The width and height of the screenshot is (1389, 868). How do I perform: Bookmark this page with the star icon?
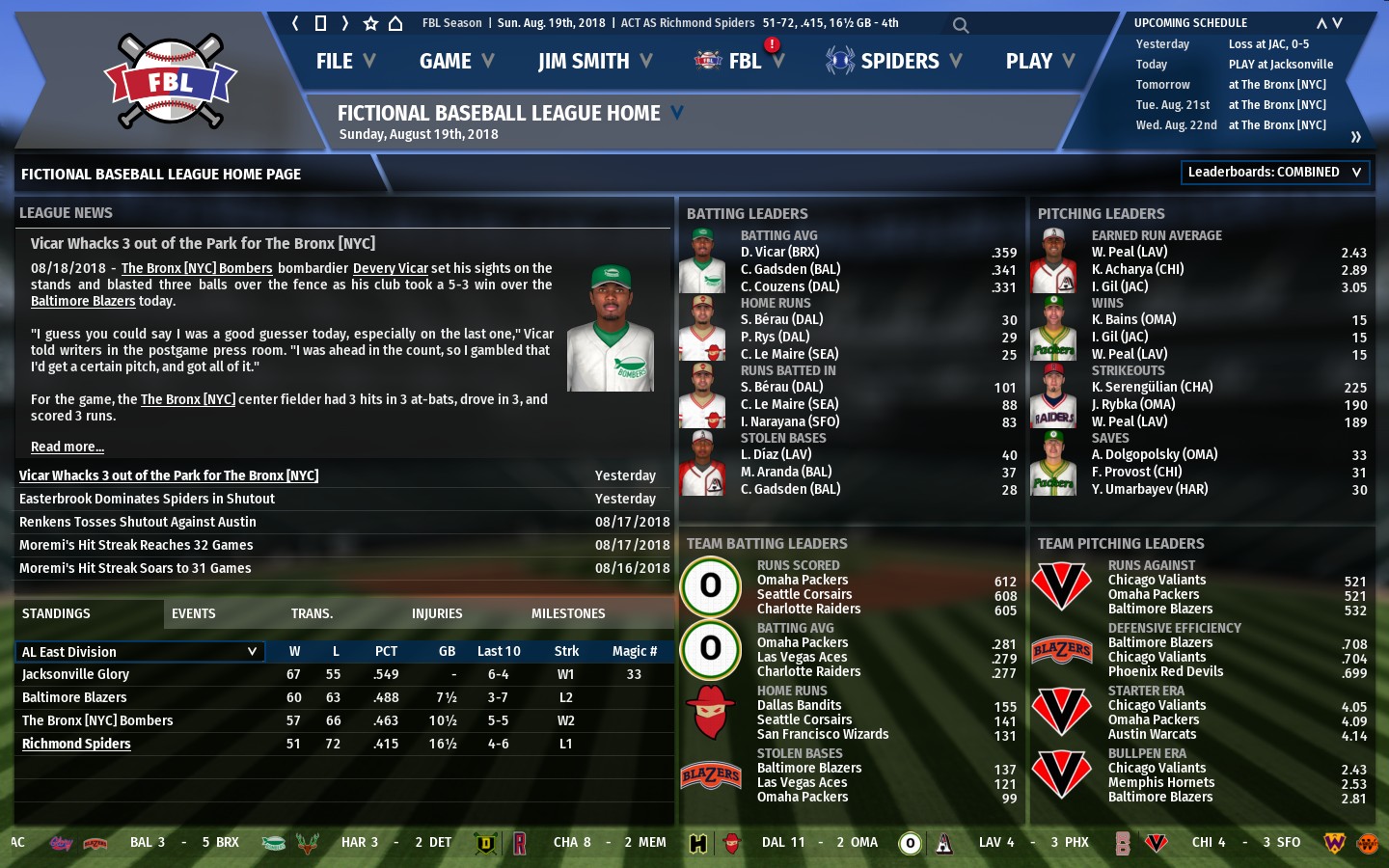click(x=370, y=23)
